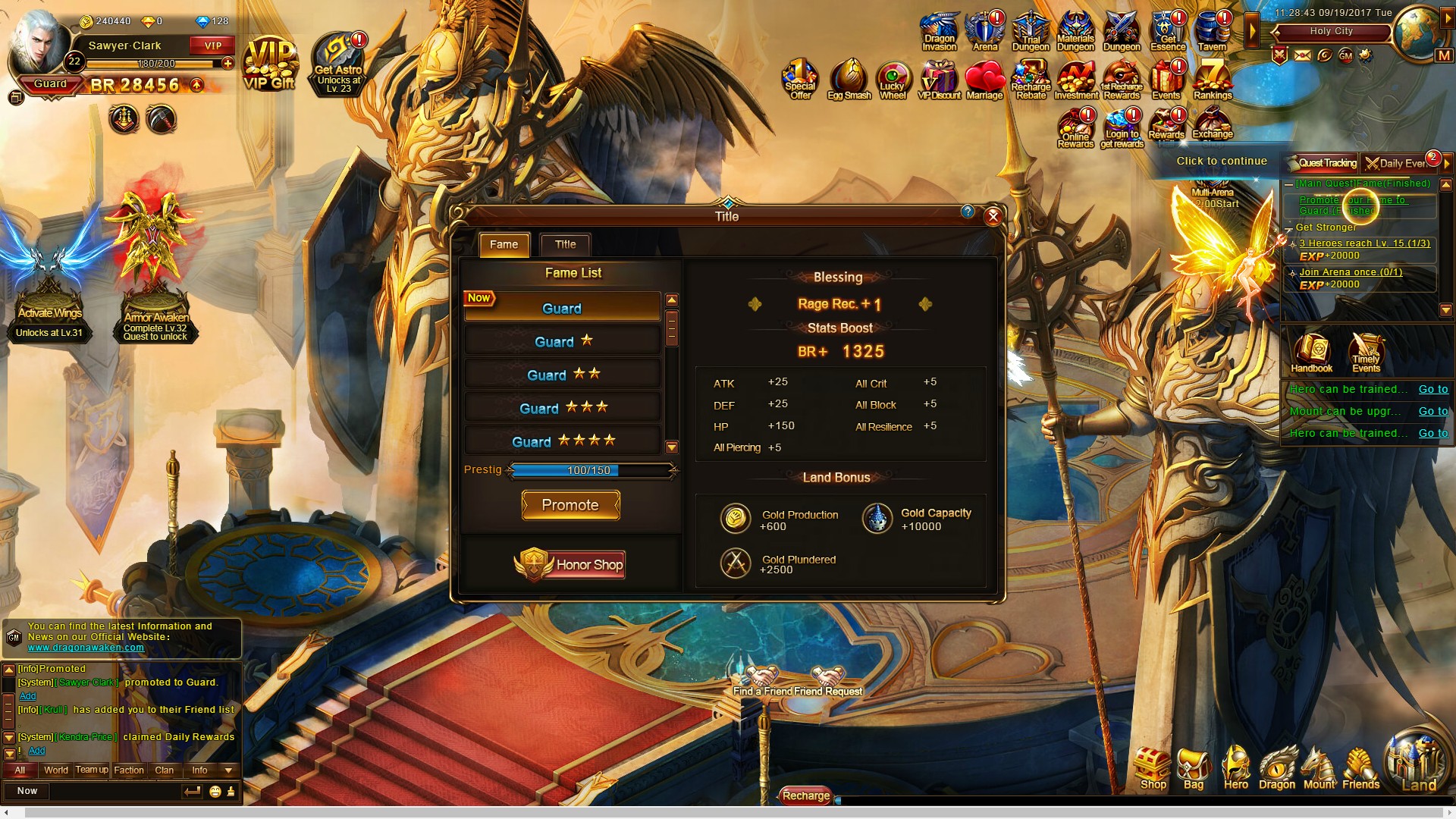Screen dimensions: 1456x819
Task: Open the Lucky Wheel
Action: point(893,80)
